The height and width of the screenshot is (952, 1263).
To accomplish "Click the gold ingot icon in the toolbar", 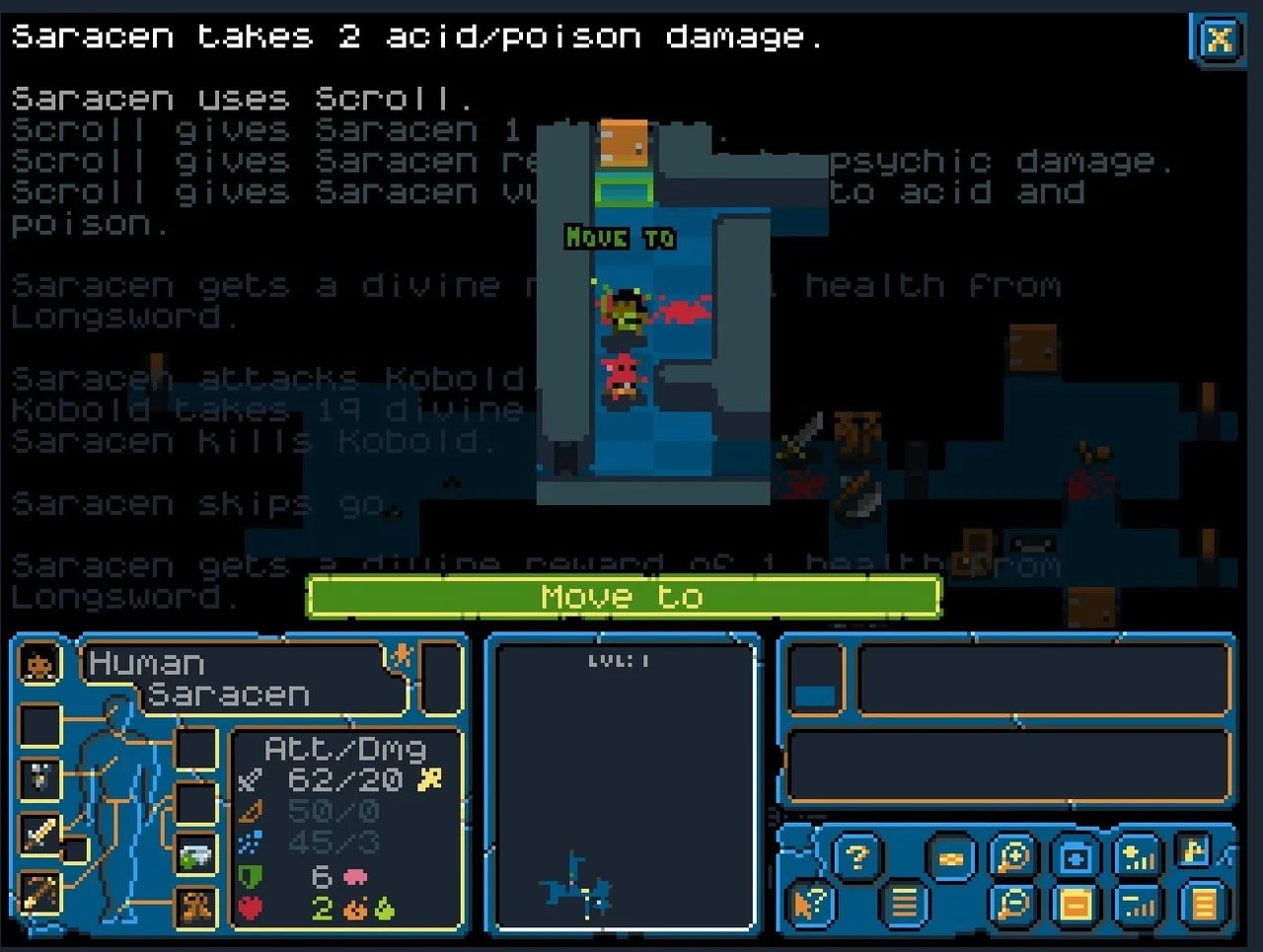I will [x=951, y=858].
